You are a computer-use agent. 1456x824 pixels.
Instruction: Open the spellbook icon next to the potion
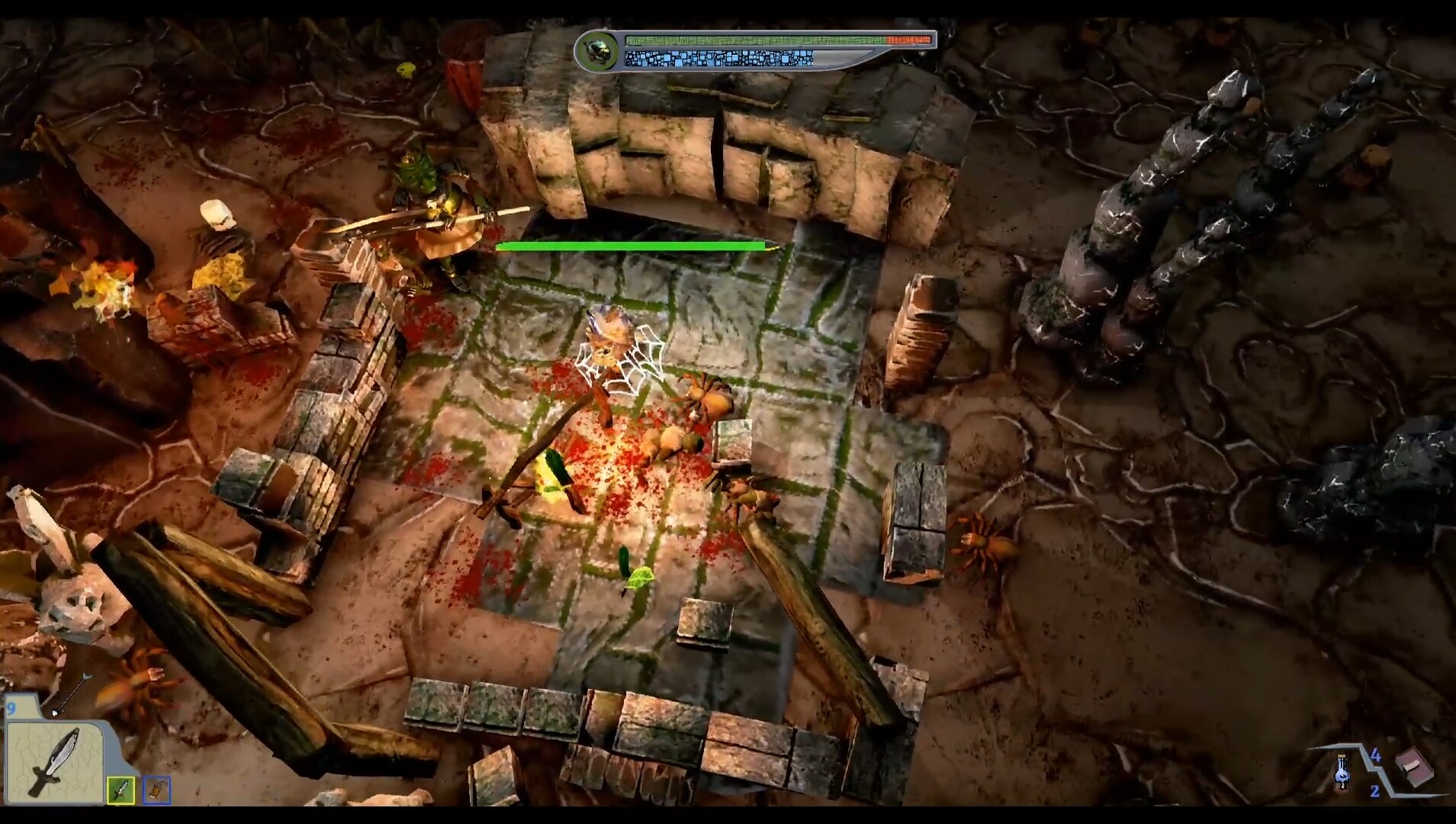[1416, 767]
